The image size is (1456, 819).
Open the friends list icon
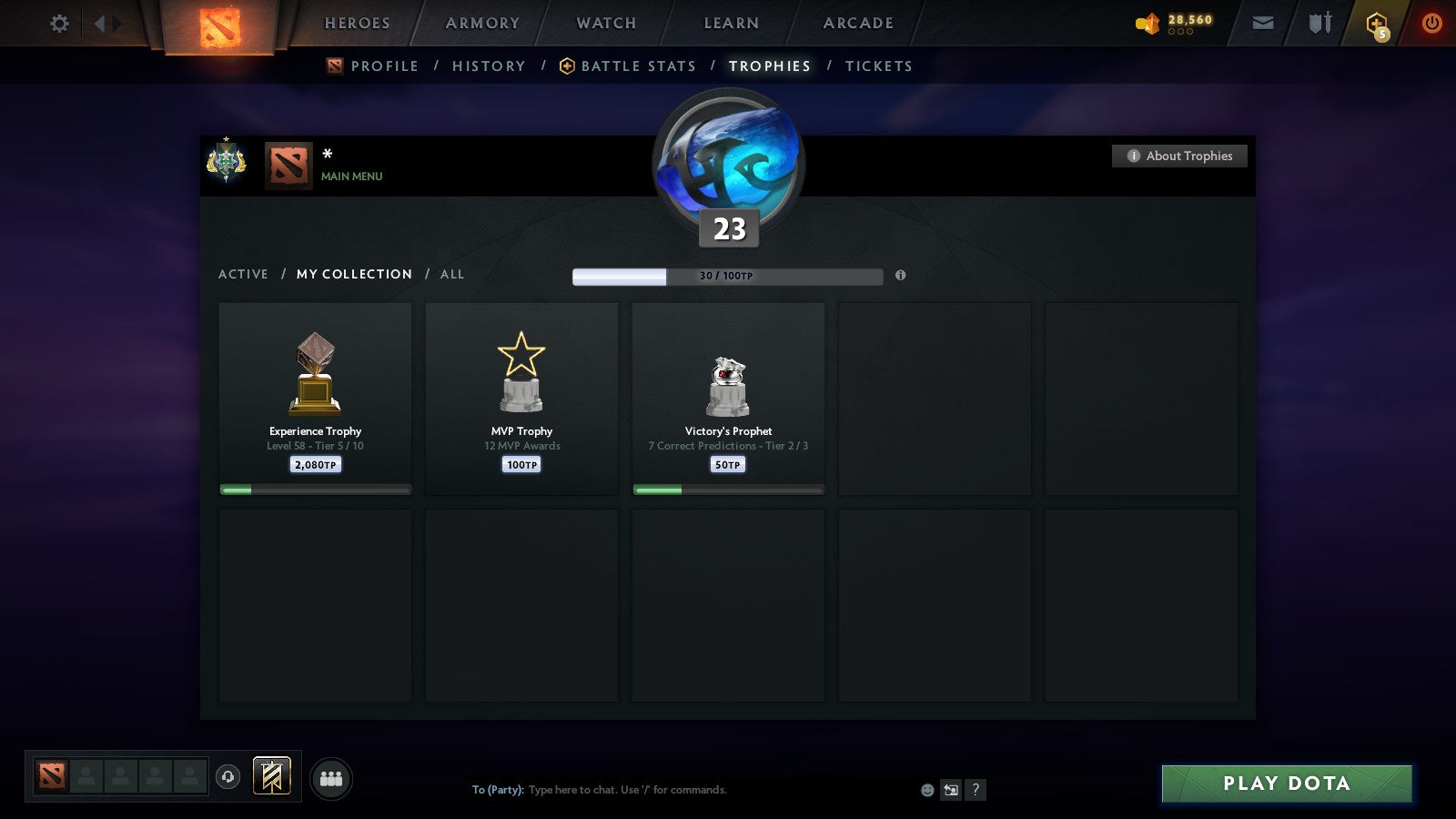click(x=332, y=775)
